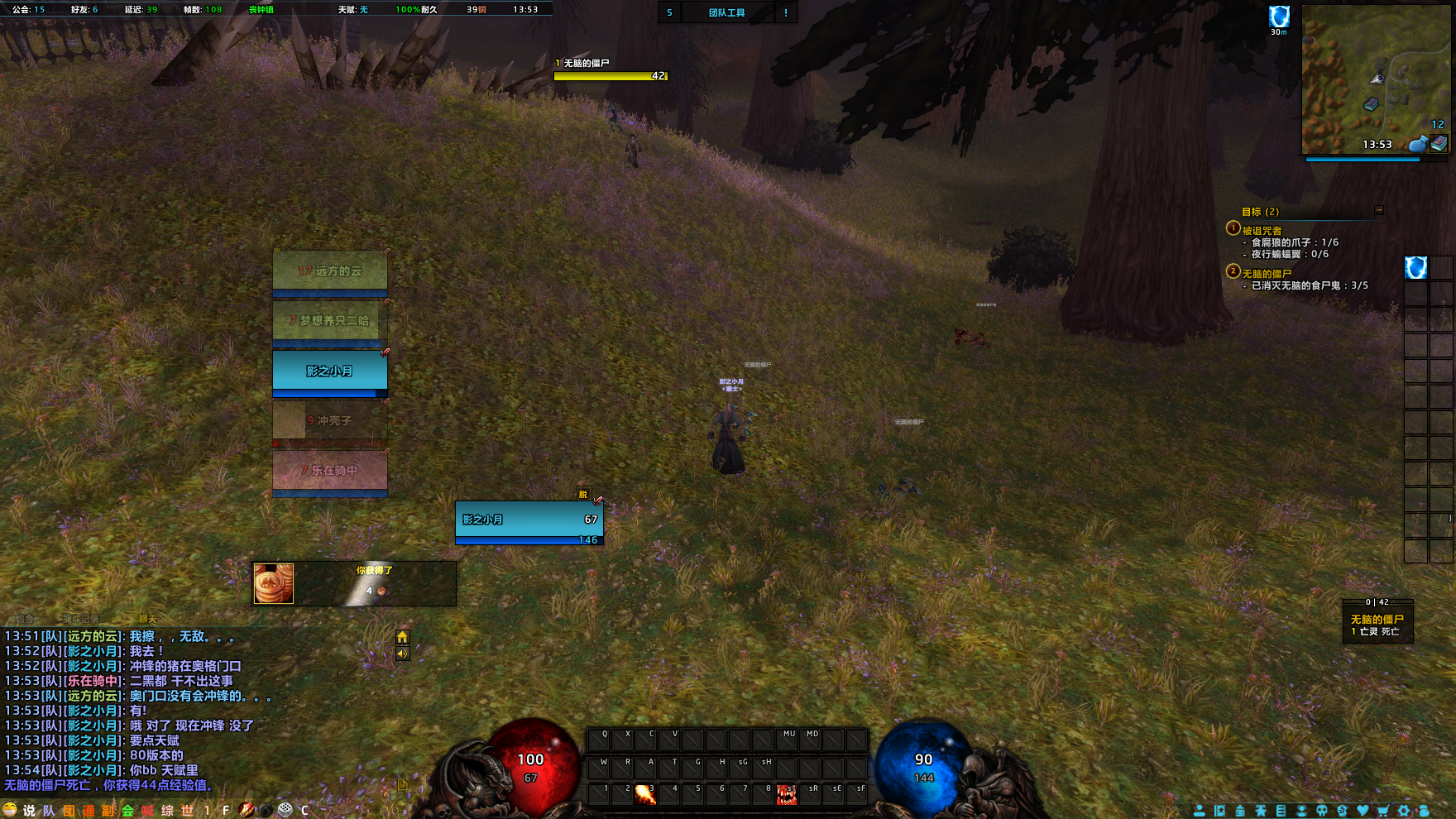The width and height of the screenshot is (1456, 819).
Task: Open the 无脑的僵尸 quest in the tracker
Action: click(1267, 274)
